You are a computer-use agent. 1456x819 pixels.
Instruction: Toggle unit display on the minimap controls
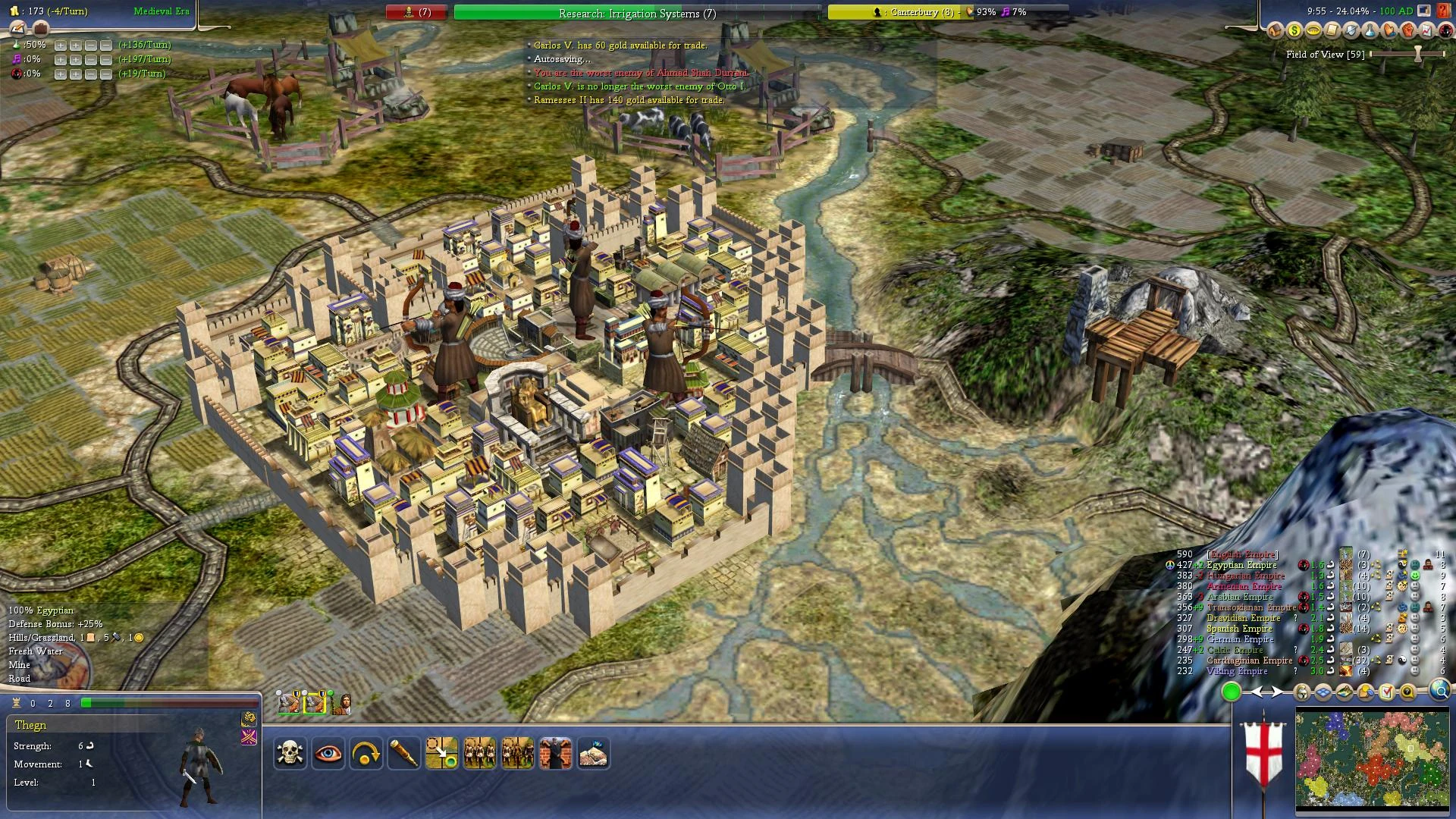tap(1301, 692)
